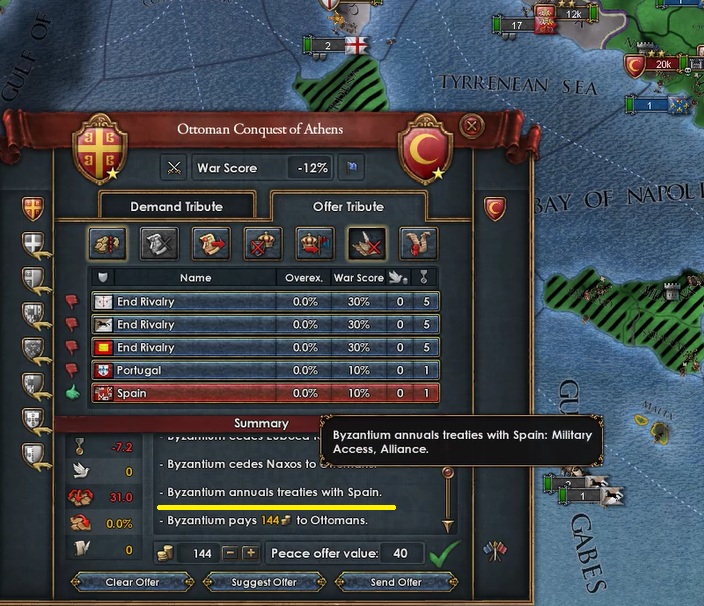Click Suggest Offer
The width and height of the screenshot is (704, 606).
point(264,582)
